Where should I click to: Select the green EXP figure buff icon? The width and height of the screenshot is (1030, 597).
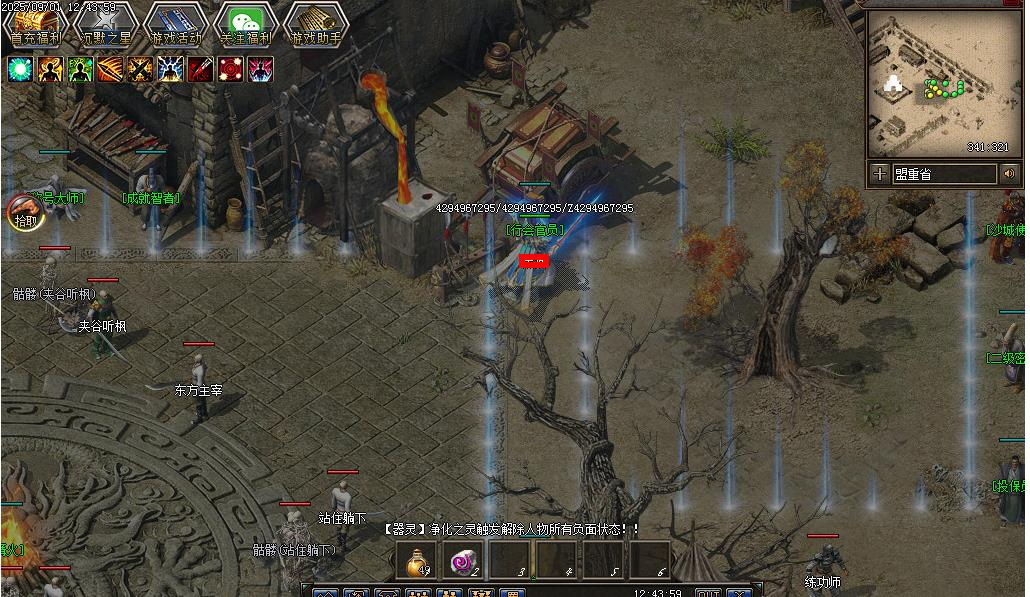[x=80, y=69]
